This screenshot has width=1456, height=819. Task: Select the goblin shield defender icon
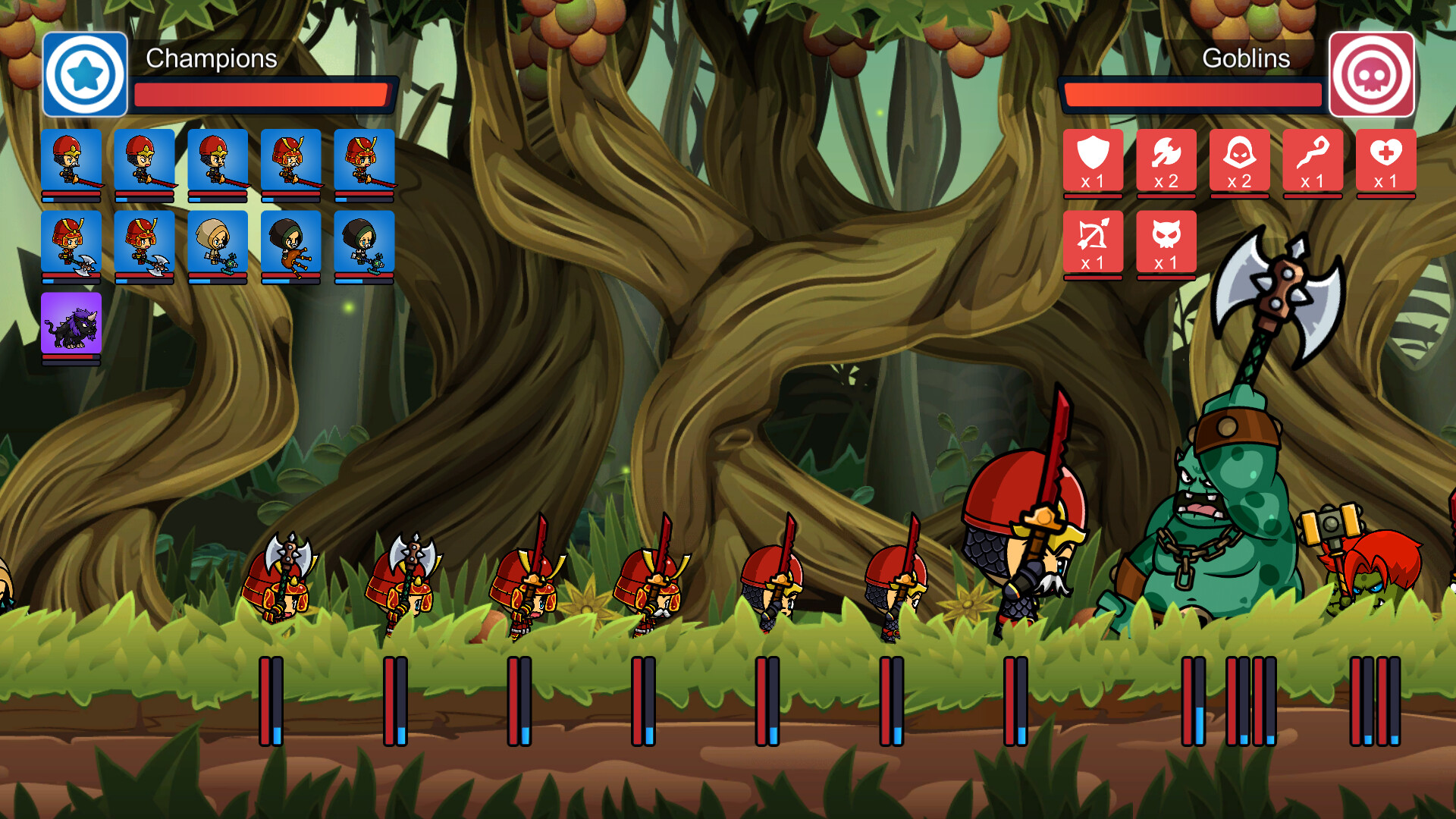coord(1093,161)
